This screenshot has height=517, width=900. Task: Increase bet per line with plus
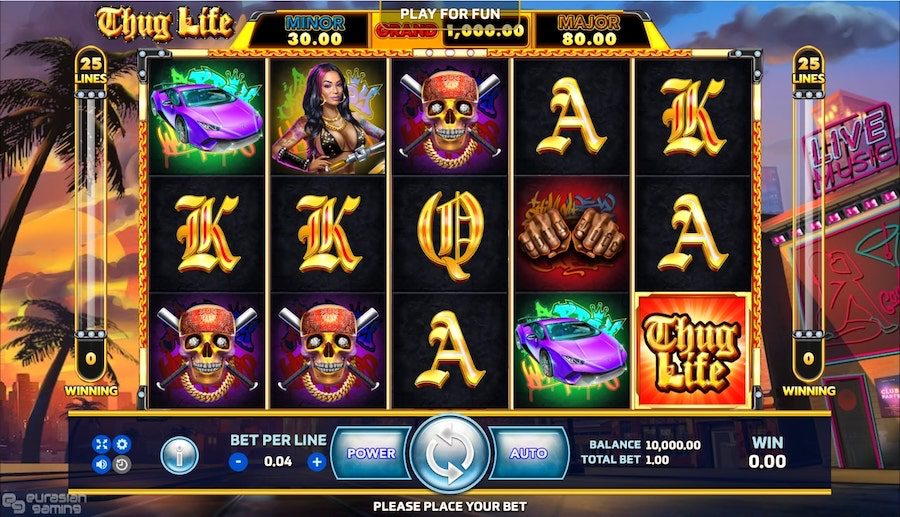coord(316,462)
